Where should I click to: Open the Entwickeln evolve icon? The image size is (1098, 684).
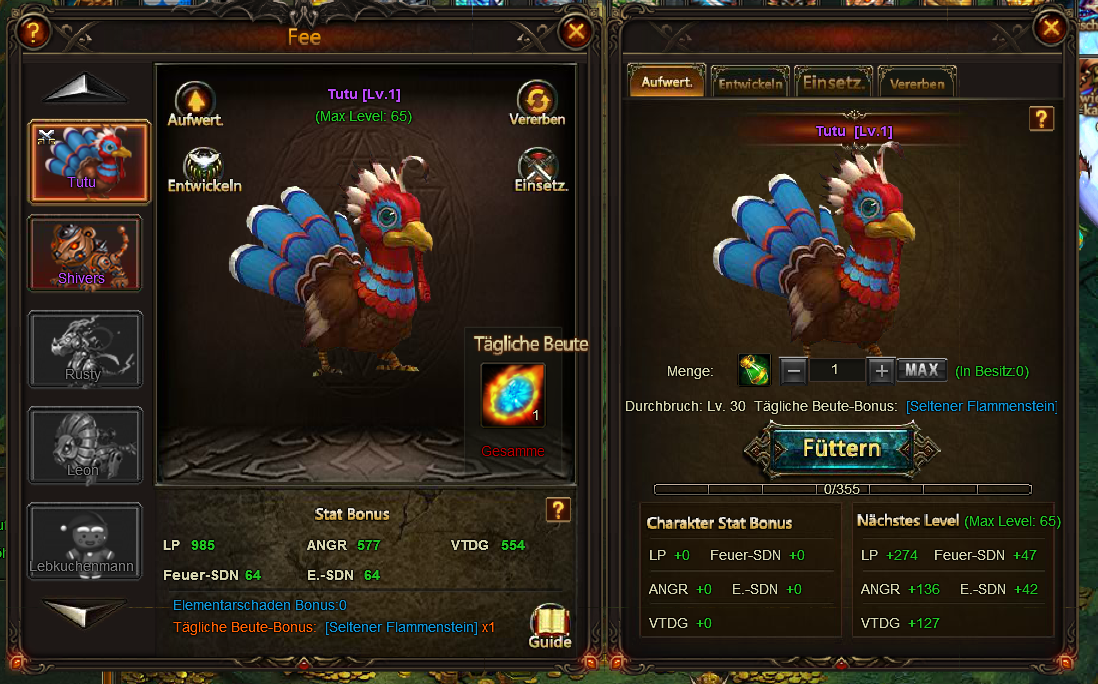click(x=204, y=169)
